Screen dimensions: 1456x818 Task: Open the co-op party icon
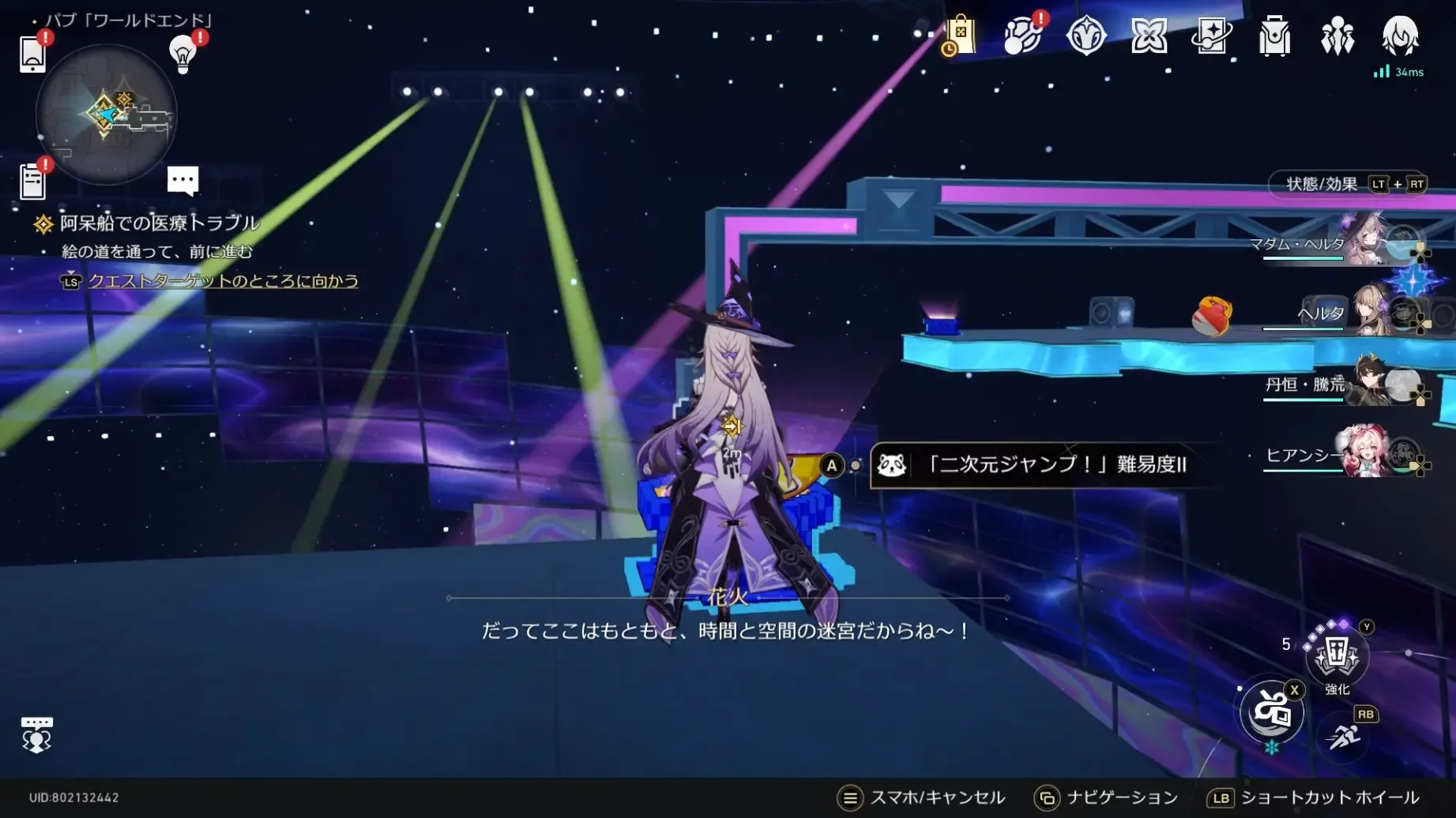(1336, 37)
